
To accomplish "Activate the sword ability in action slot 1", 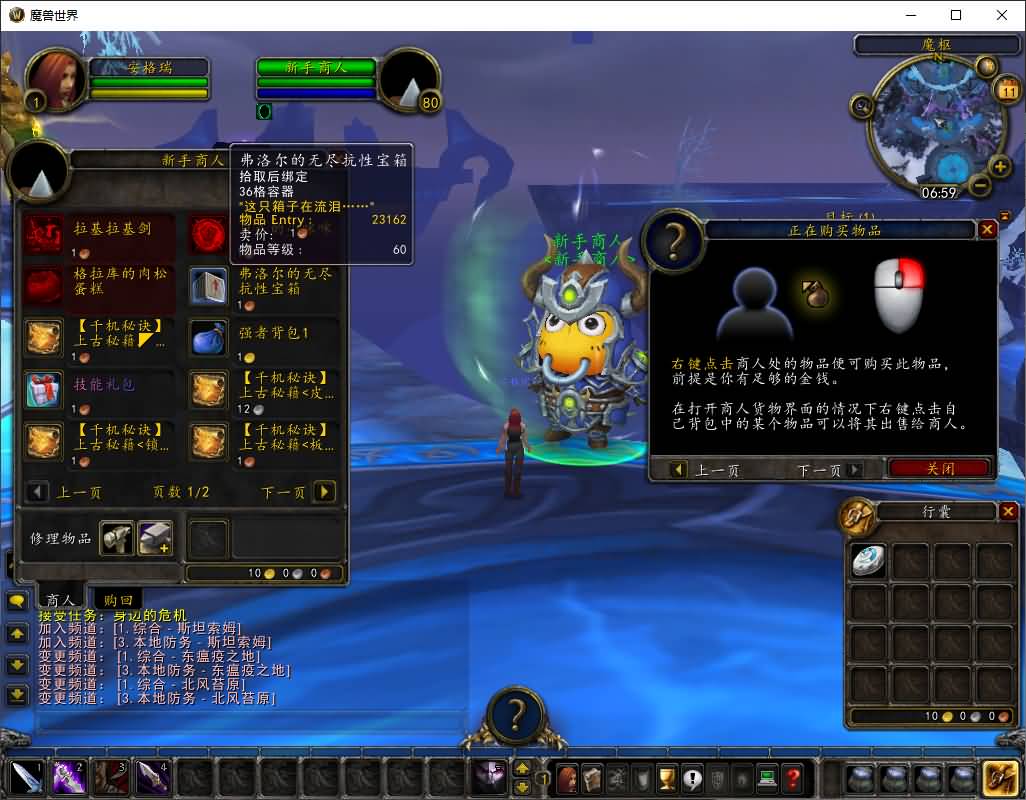I will pos(26,777).
